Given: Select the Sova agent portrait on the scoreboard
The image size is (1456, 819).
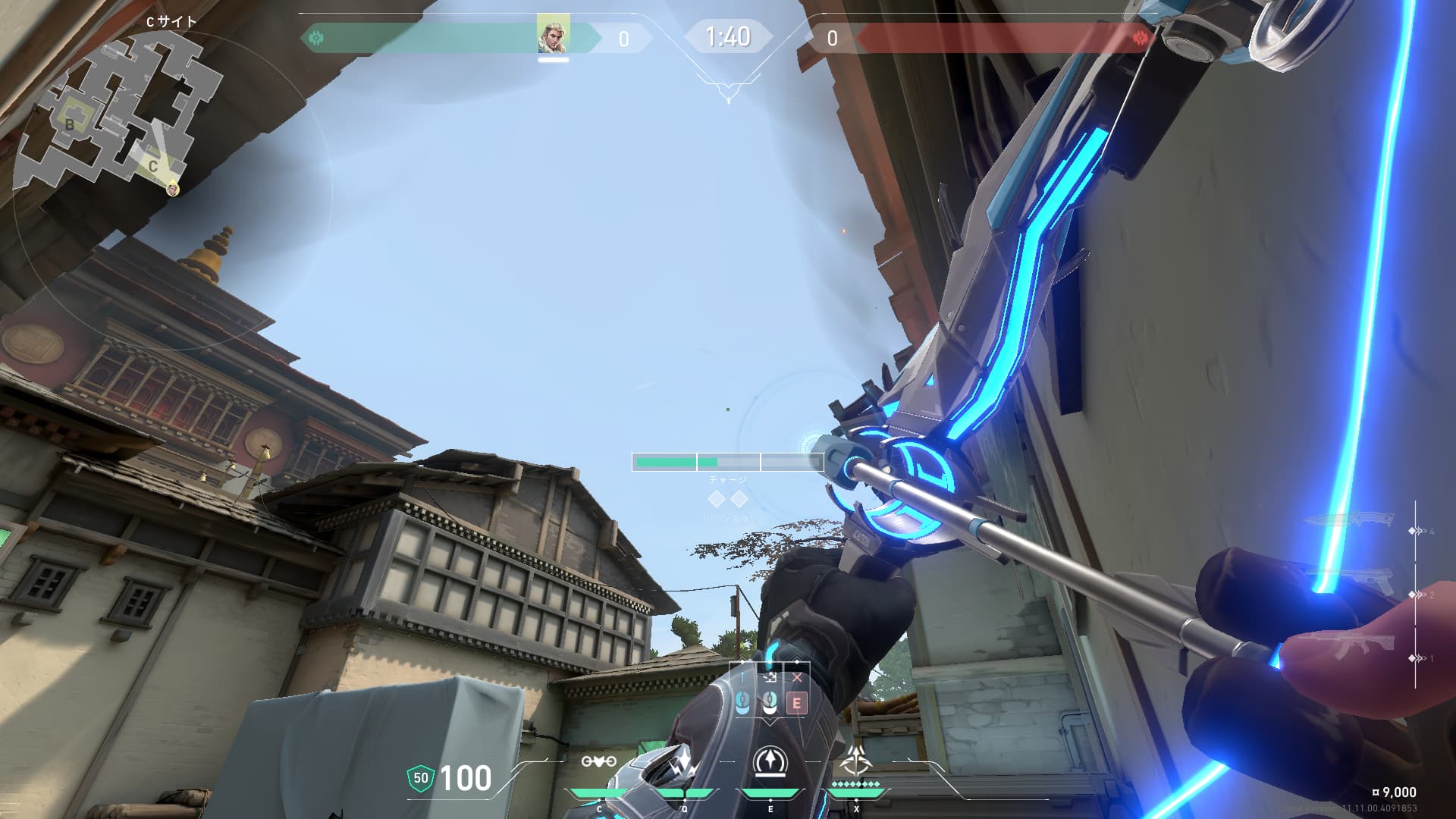Looking at the screenshot, I should pyautogui.click(x=553, y=35).
